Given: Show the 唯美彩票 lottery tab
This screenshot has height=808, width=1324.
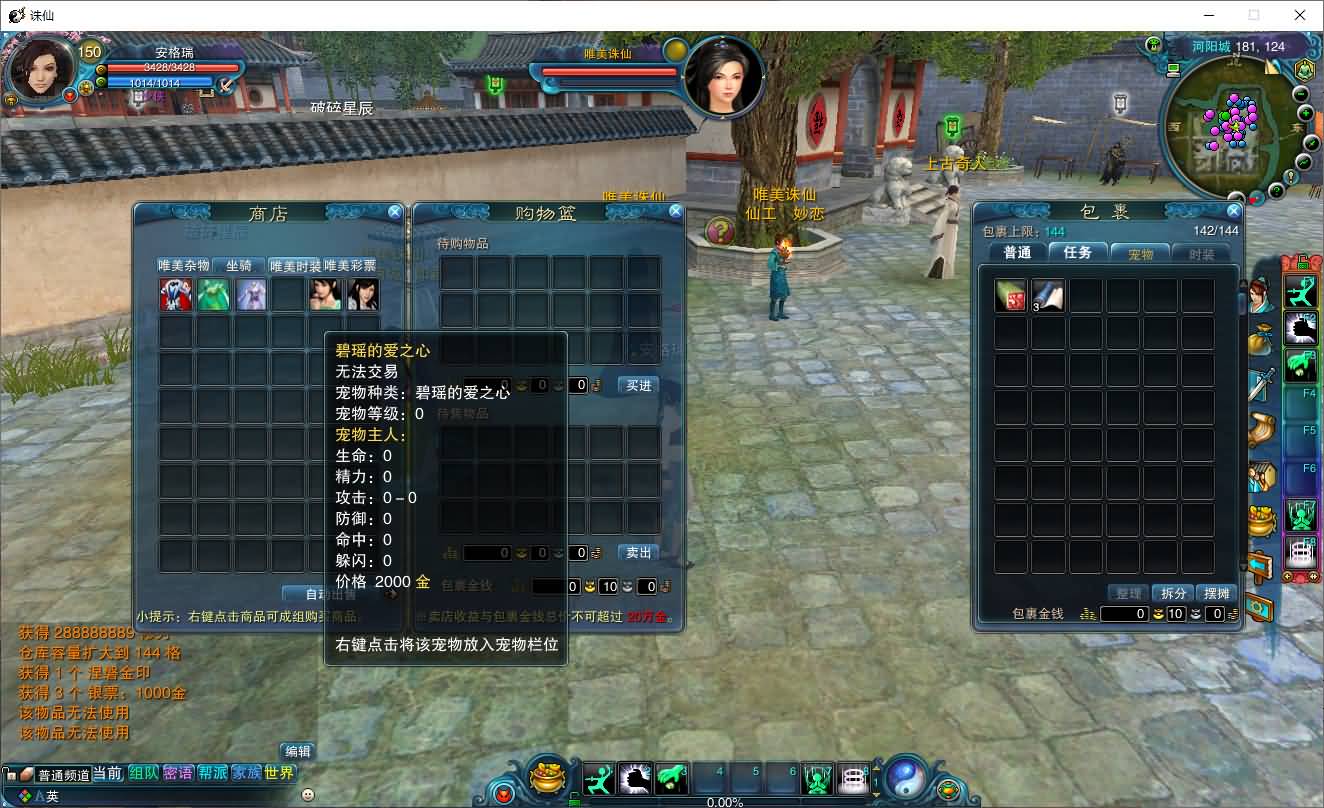Looking at the screenshot, I should pyautogui.click(x=350, y=266).
